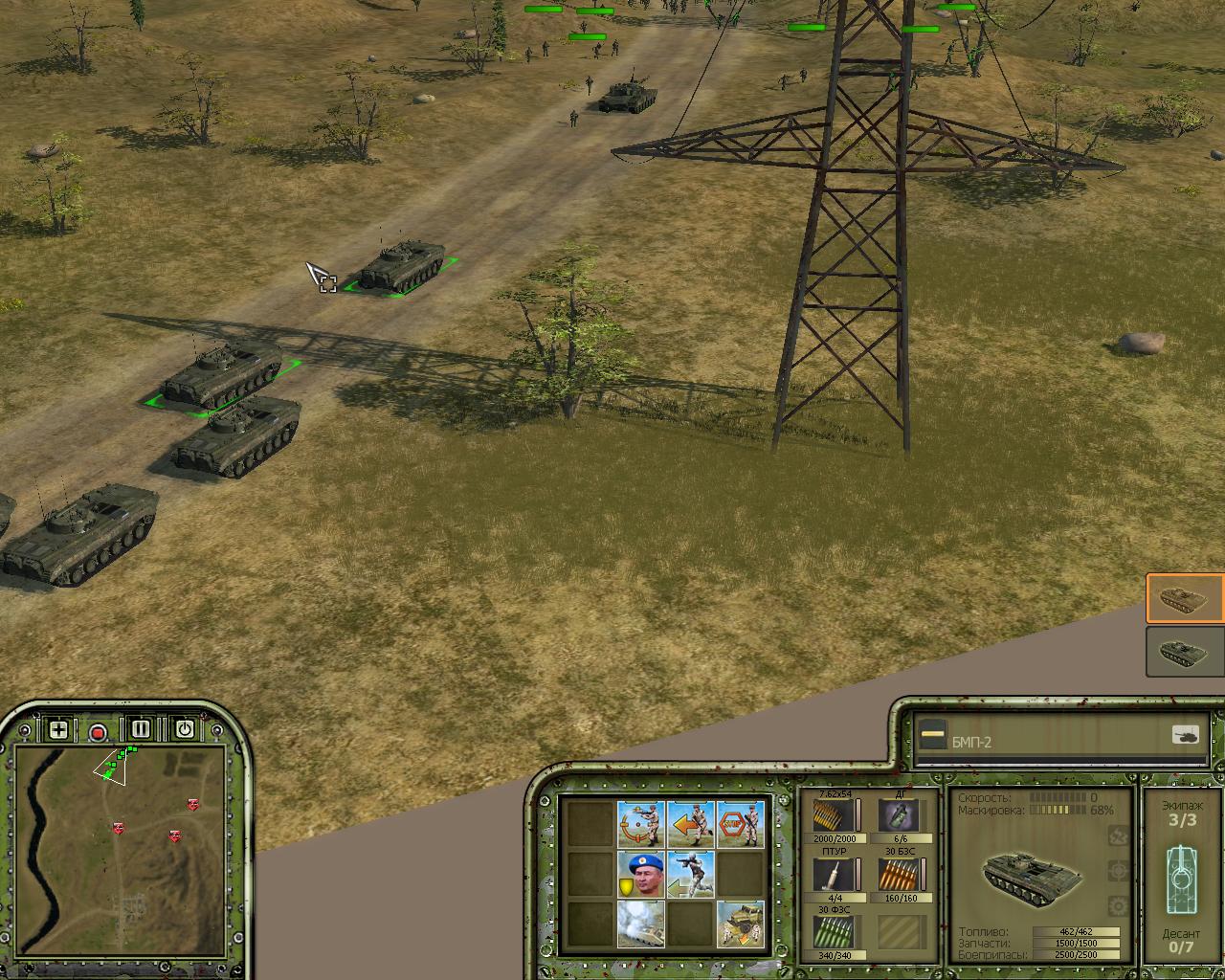Click the red round button above minimap
Image resolution: width=1225 pixels, height=980 pixels.
coord(98,733)
